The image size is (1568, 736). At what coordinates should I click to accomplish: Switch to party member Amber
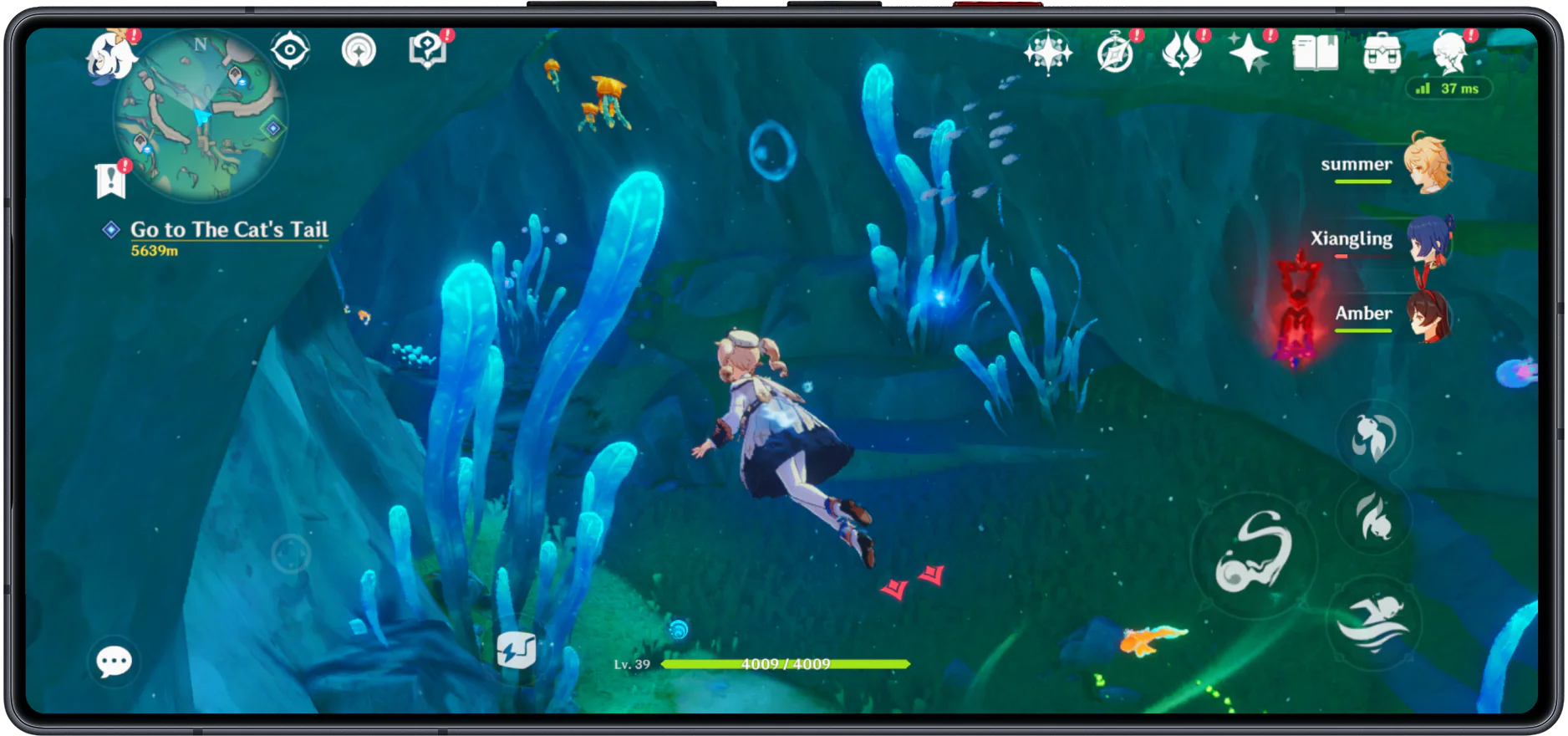1428,314
